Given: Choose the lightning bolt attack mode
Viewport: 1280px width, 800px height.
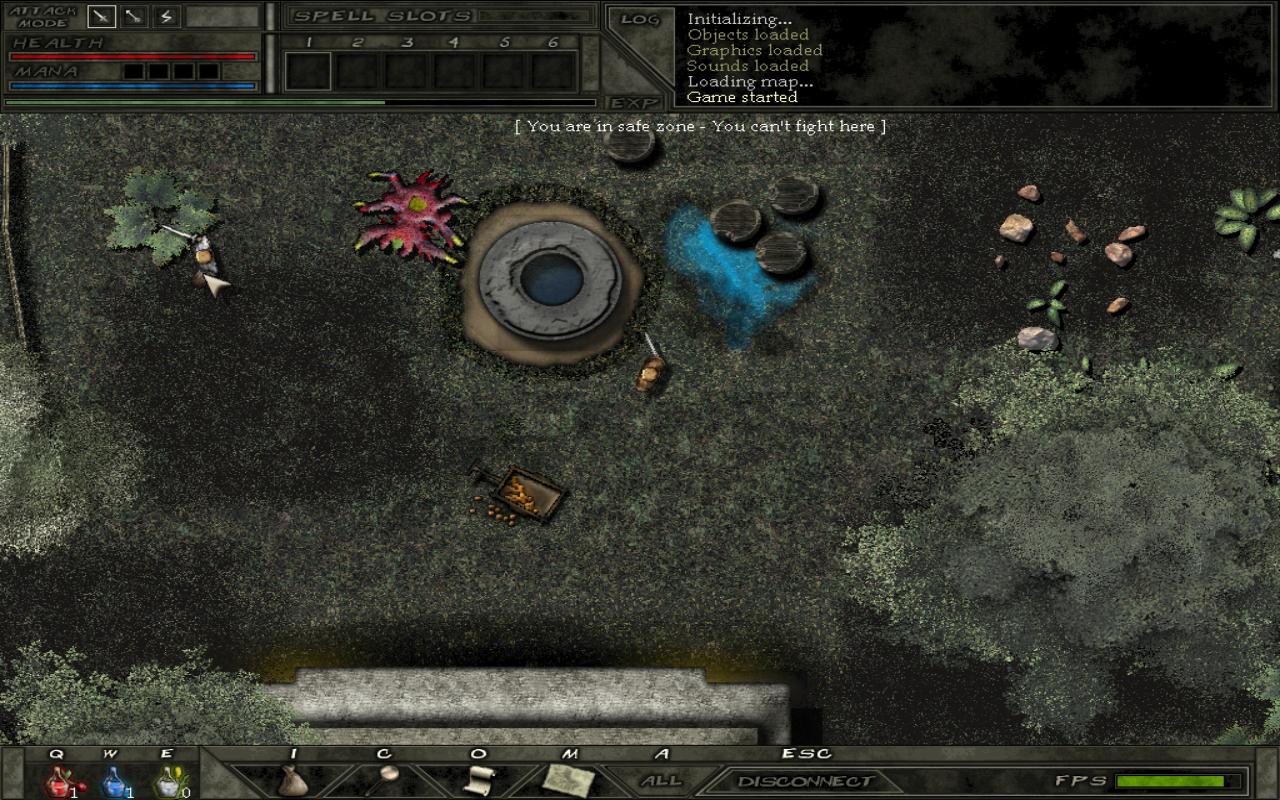Looking at the screenshot, I should 166,17.
